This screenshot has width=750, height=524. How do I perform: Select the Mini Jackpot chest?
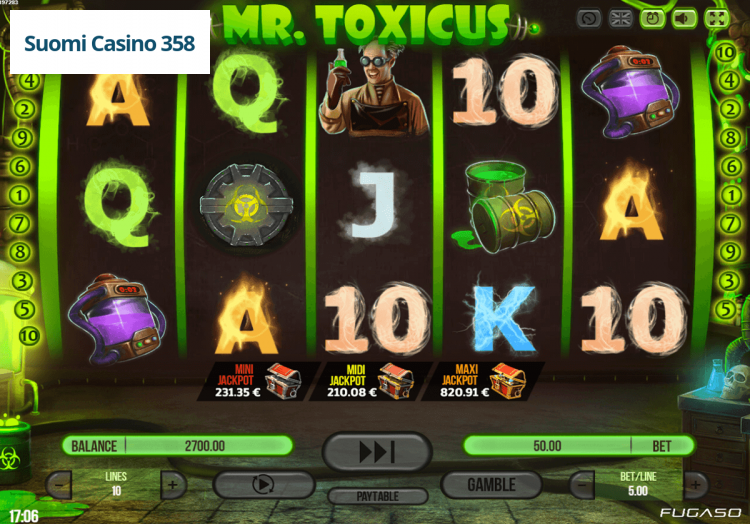point(283,380)
